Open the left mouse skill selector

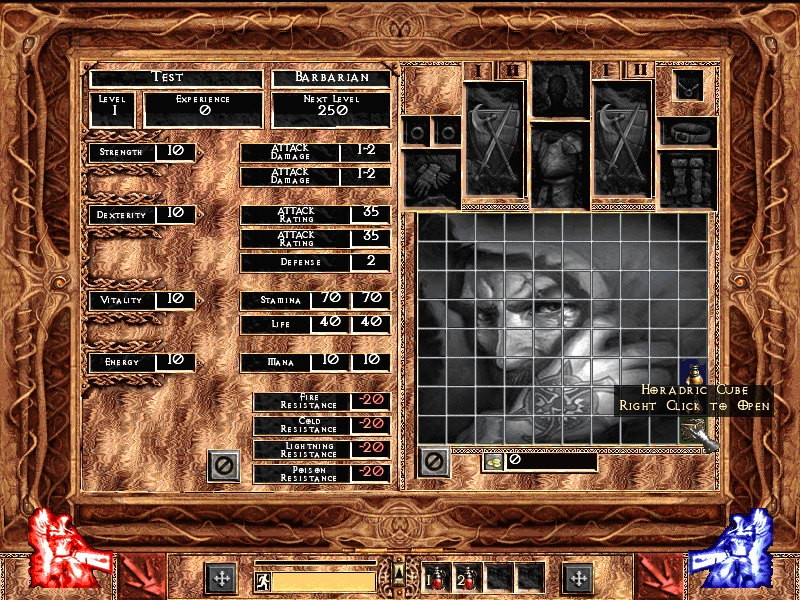tap(221, 578)
